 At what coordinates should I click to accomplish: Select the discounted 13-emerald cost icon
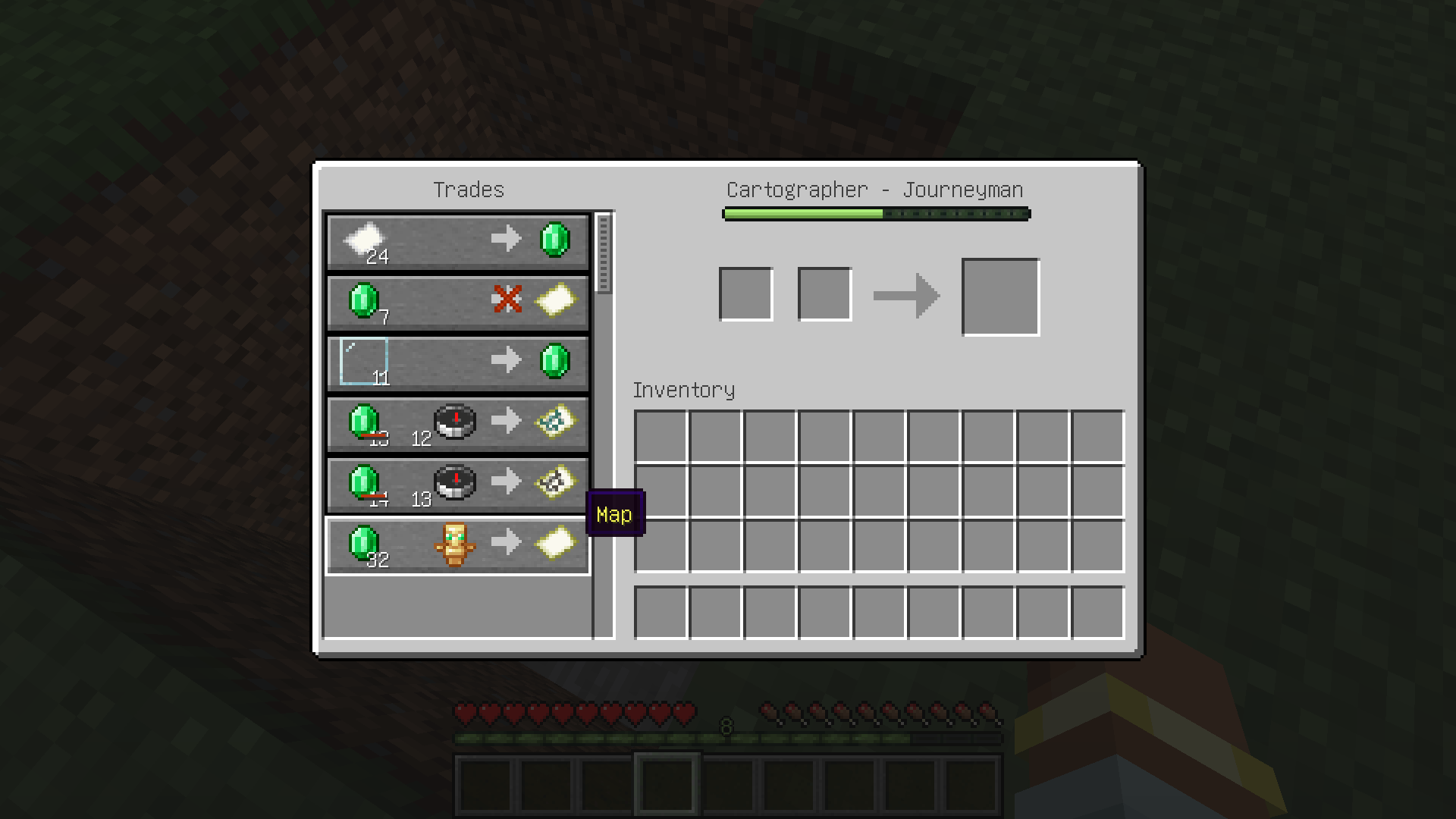click(366, 423)
